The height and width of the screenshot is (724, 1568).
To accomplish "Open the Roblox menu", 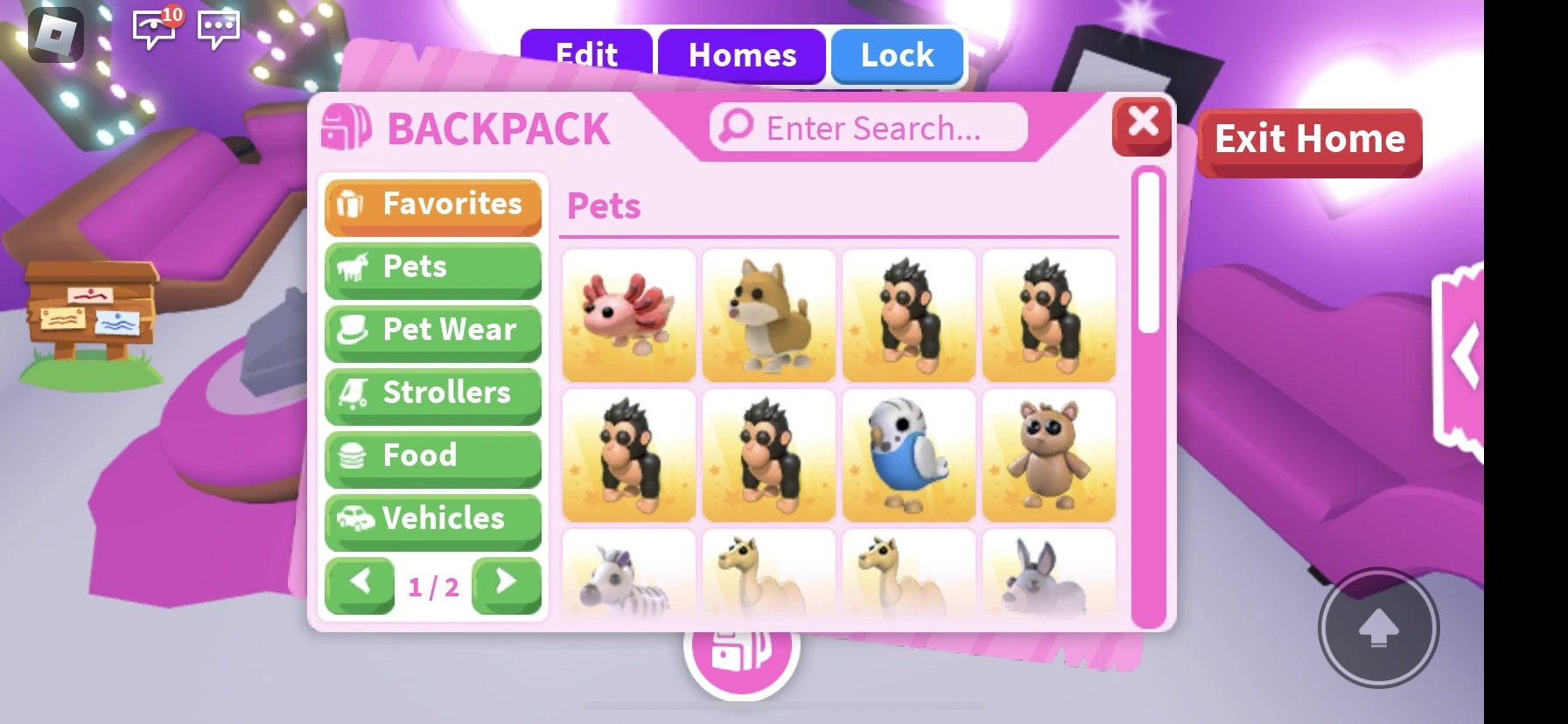I will 54,35.
